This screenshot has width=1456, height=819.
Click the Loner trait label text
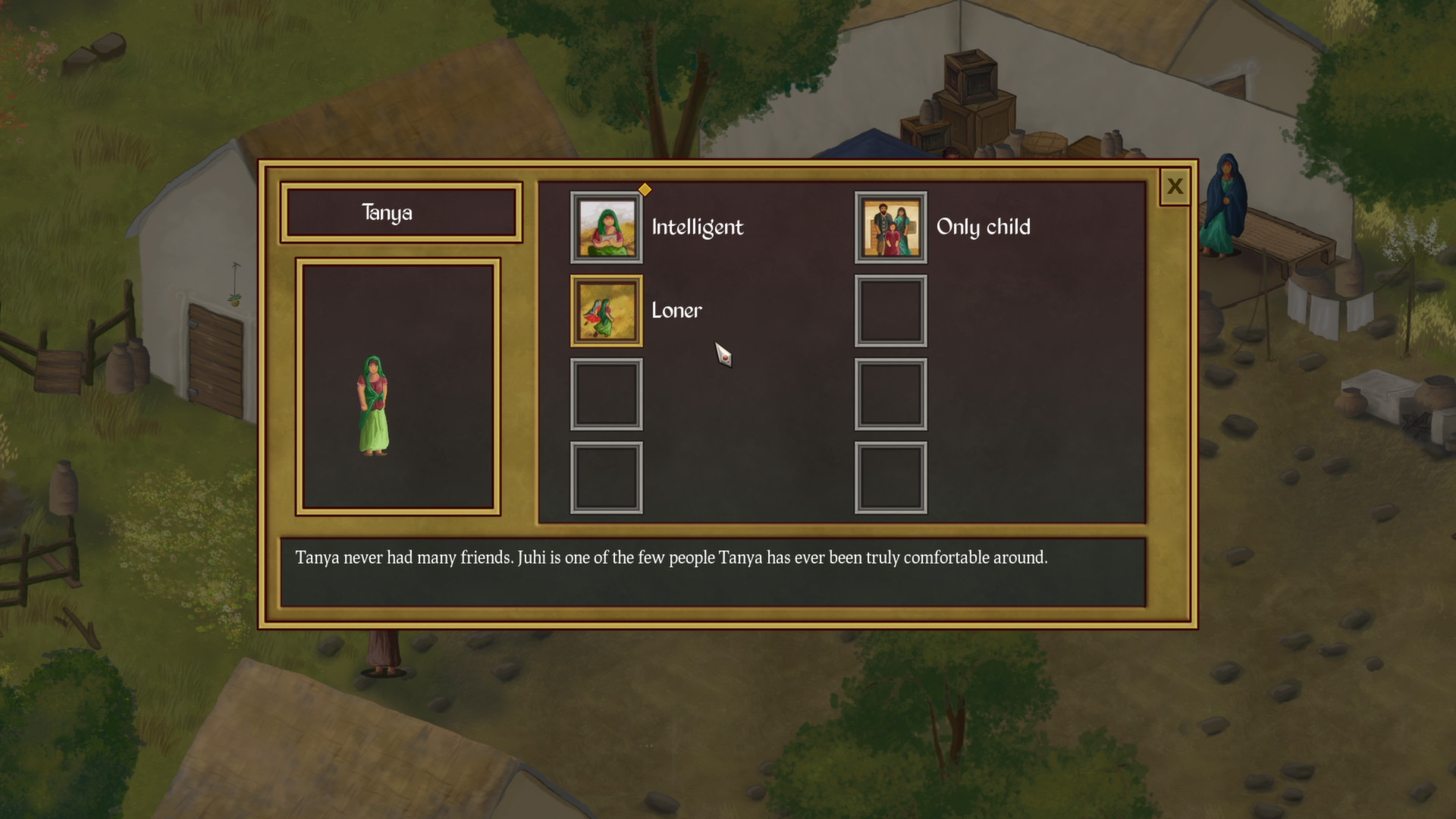[675, 309]
